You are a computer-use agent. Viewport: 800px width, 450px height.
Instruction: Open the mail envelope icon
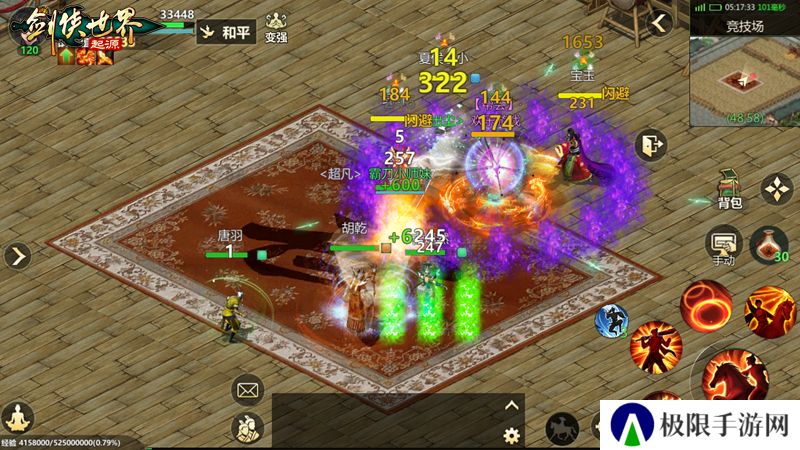[x=247, y=388]
